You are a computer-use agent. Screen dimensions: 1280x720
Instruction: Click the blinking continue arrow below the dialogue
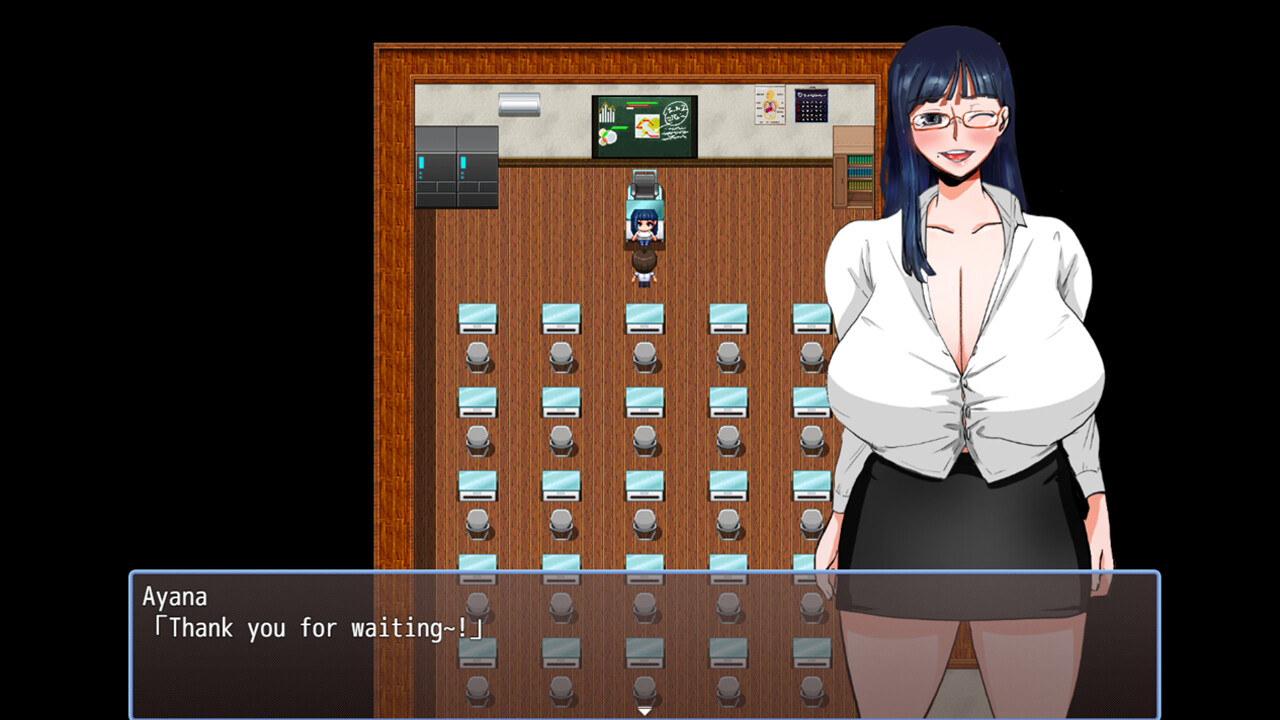coord(645,710)
